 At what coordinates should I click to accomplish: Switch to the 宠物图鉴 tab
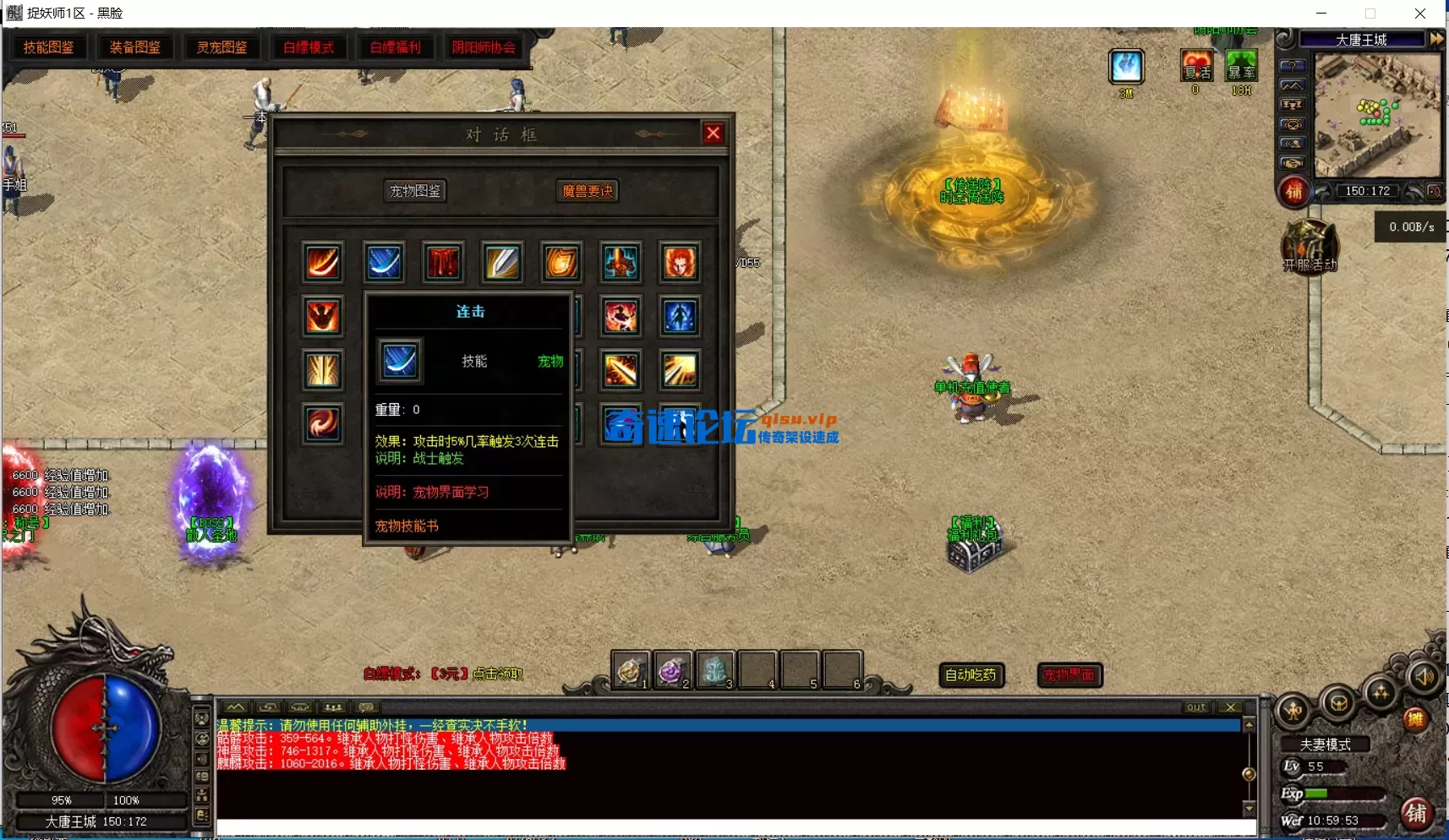415,191
